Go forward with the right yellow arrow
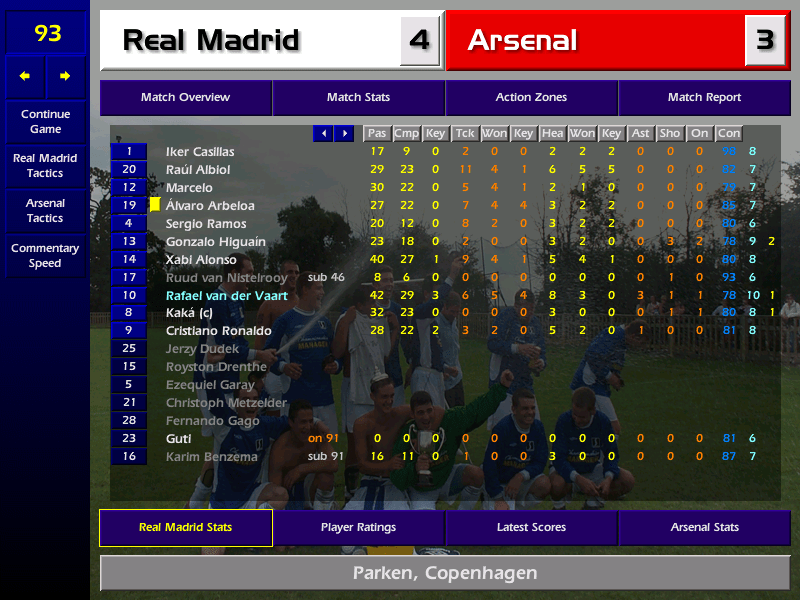800x600 pixels. click(66, 76)
